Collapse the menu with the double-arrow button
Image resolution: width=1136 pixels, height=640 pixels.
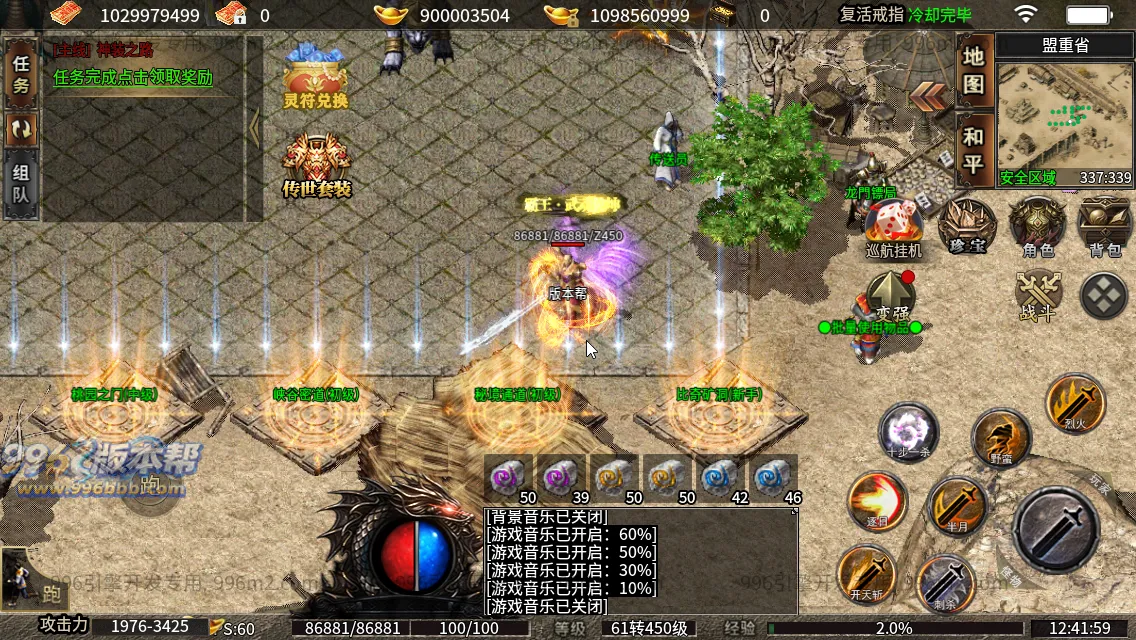click(x=929, y=96)
